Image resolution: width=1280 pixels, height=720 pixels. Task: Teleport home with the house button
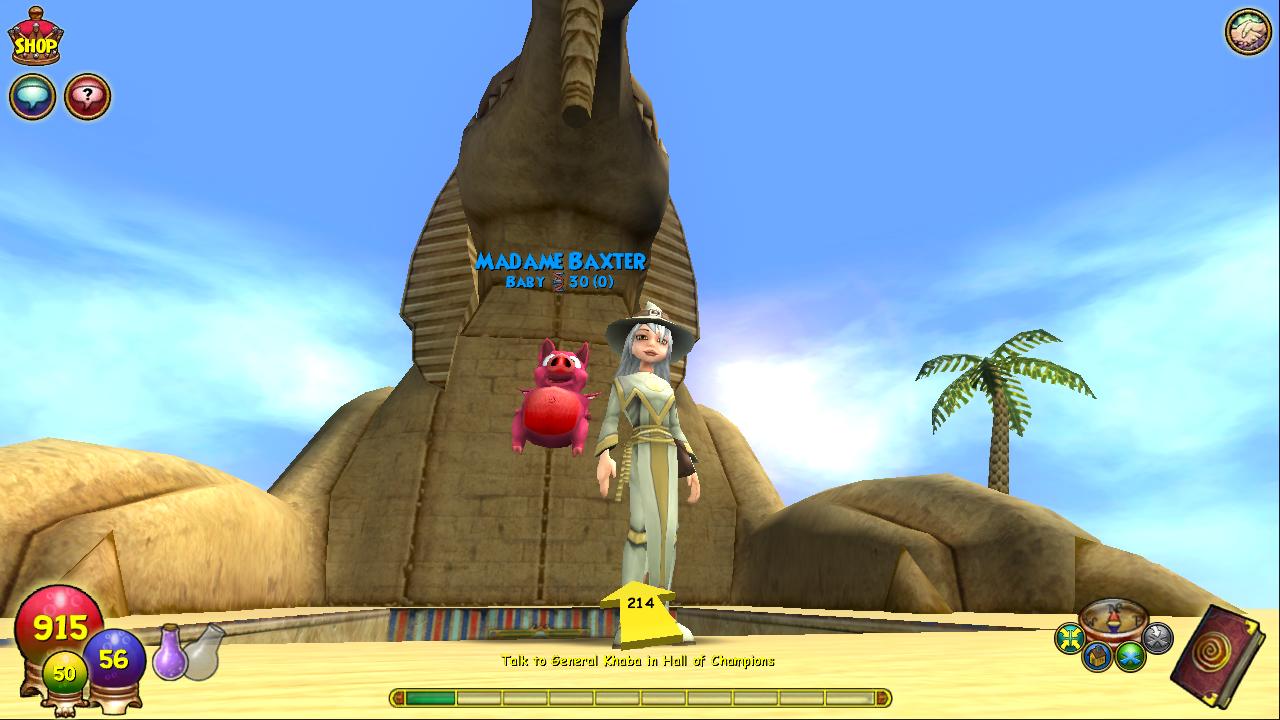point(1096,657)
